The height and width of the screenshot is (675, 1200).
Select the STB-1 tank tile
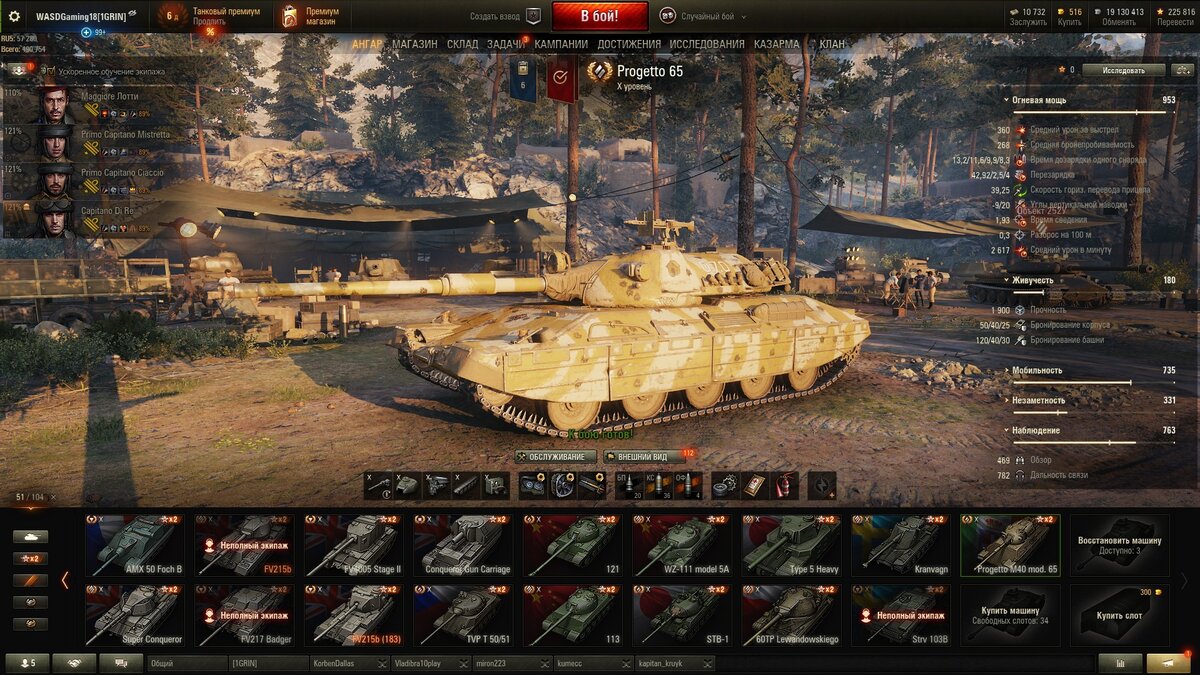(x=682, y=615)
